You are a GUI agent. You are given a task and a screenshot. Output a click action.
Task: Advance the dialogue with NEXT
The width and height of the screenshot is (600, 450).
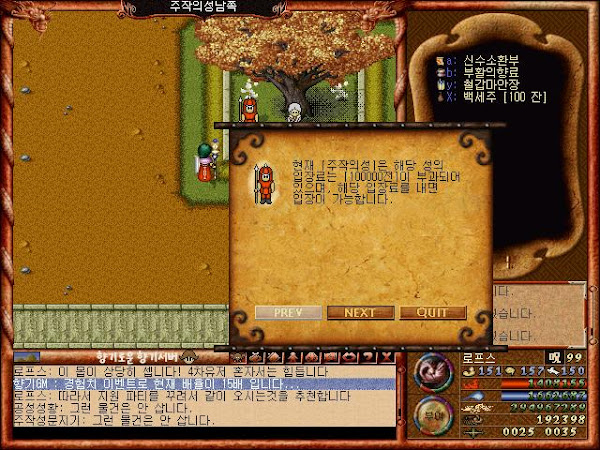[360, 312]
